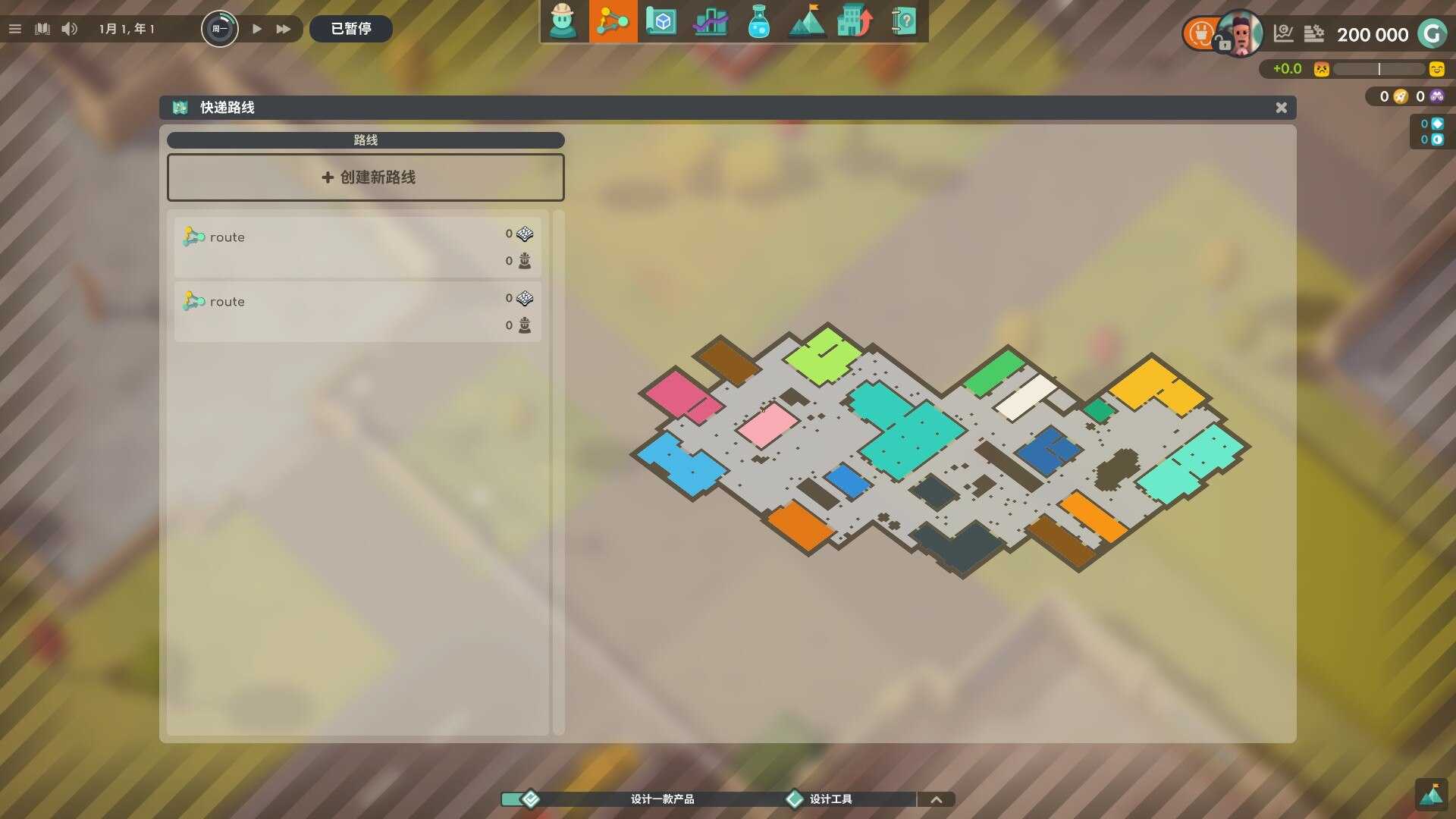Mute the game sound
This screenshot has width=1456, height=819.
pos(70,29)
